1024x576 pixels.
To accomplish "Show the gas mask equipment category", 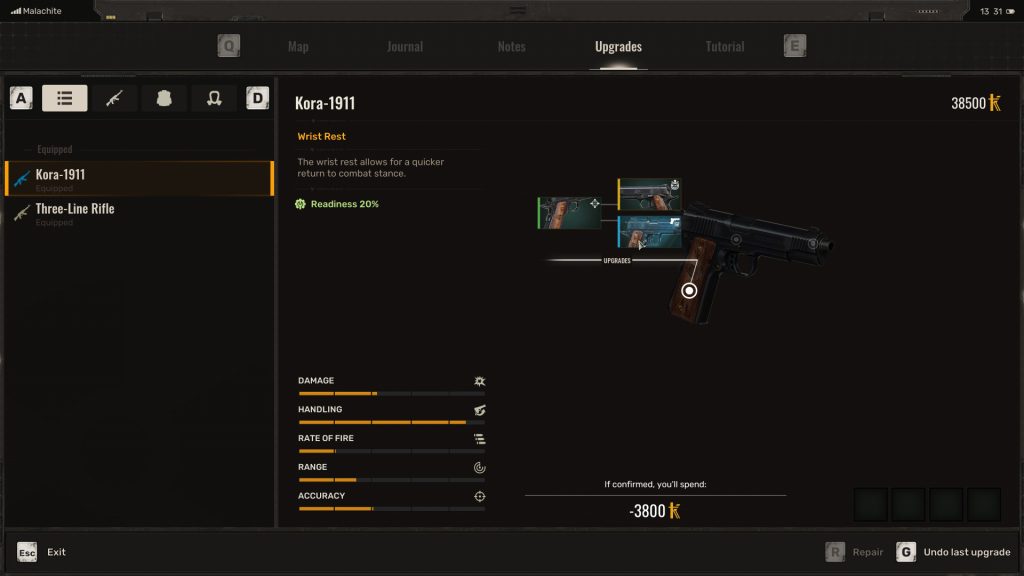I will 213,98.
